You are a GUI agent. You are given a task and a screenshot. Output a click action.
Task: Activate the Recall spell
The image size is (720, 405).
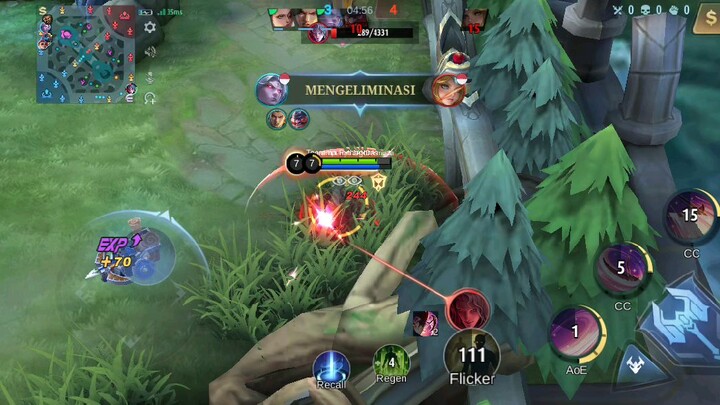(331, 368)
